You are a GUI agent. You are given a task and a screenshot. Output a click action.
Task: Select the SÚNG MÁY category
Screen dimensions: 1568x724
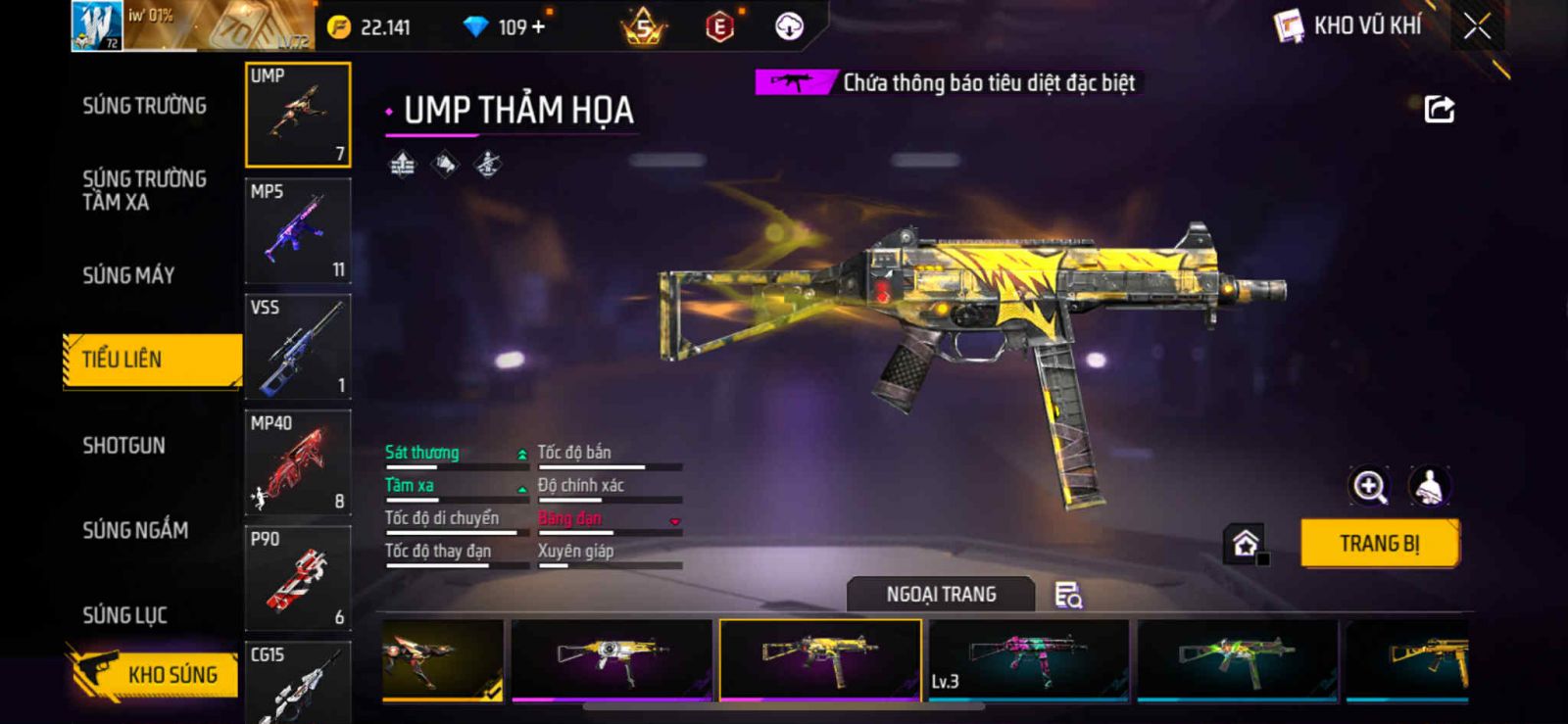pyautogui.click(x=128, y=275)
